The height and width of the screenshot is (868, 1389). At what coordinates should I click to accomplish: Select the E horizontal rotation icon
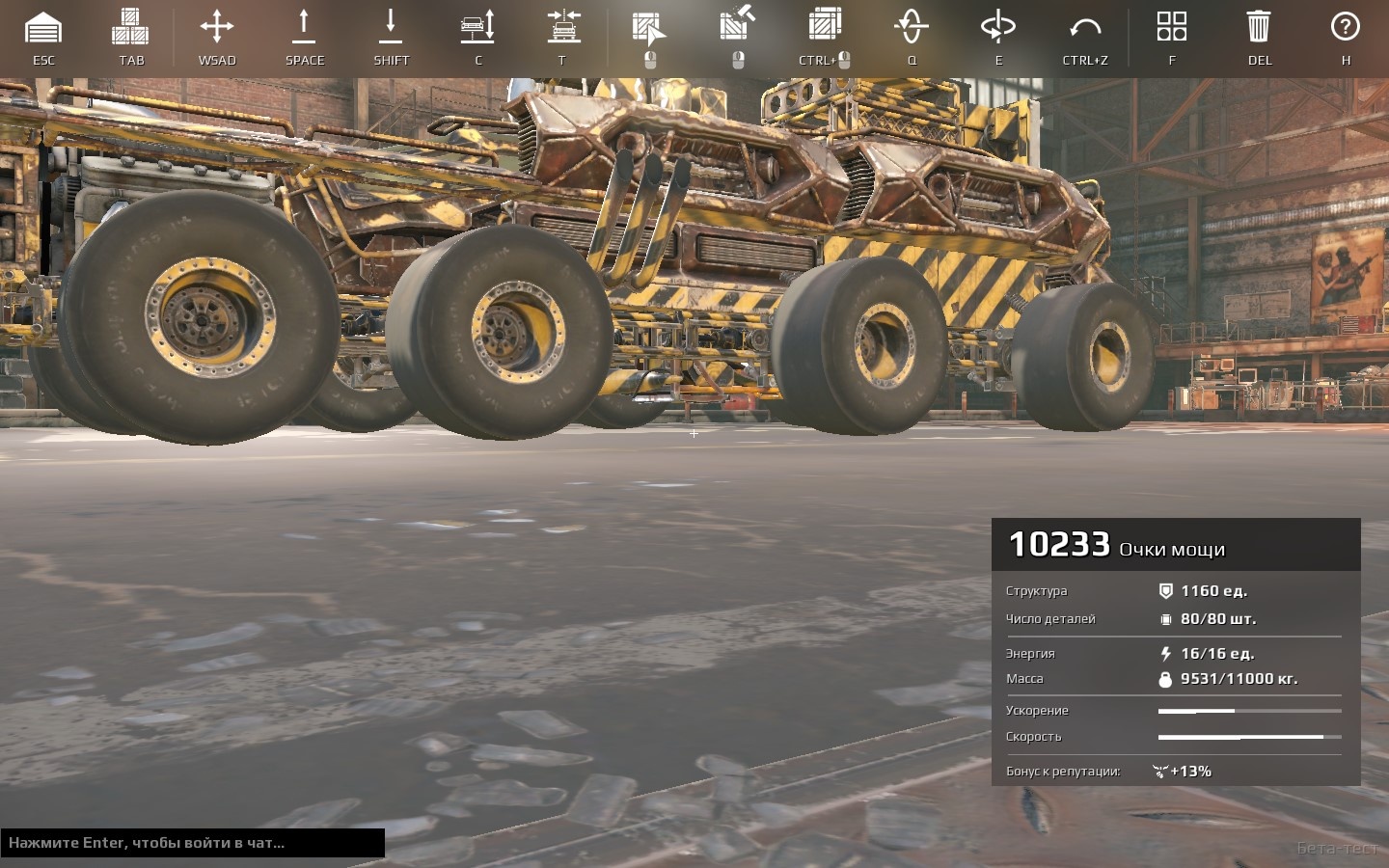[998, 29]
